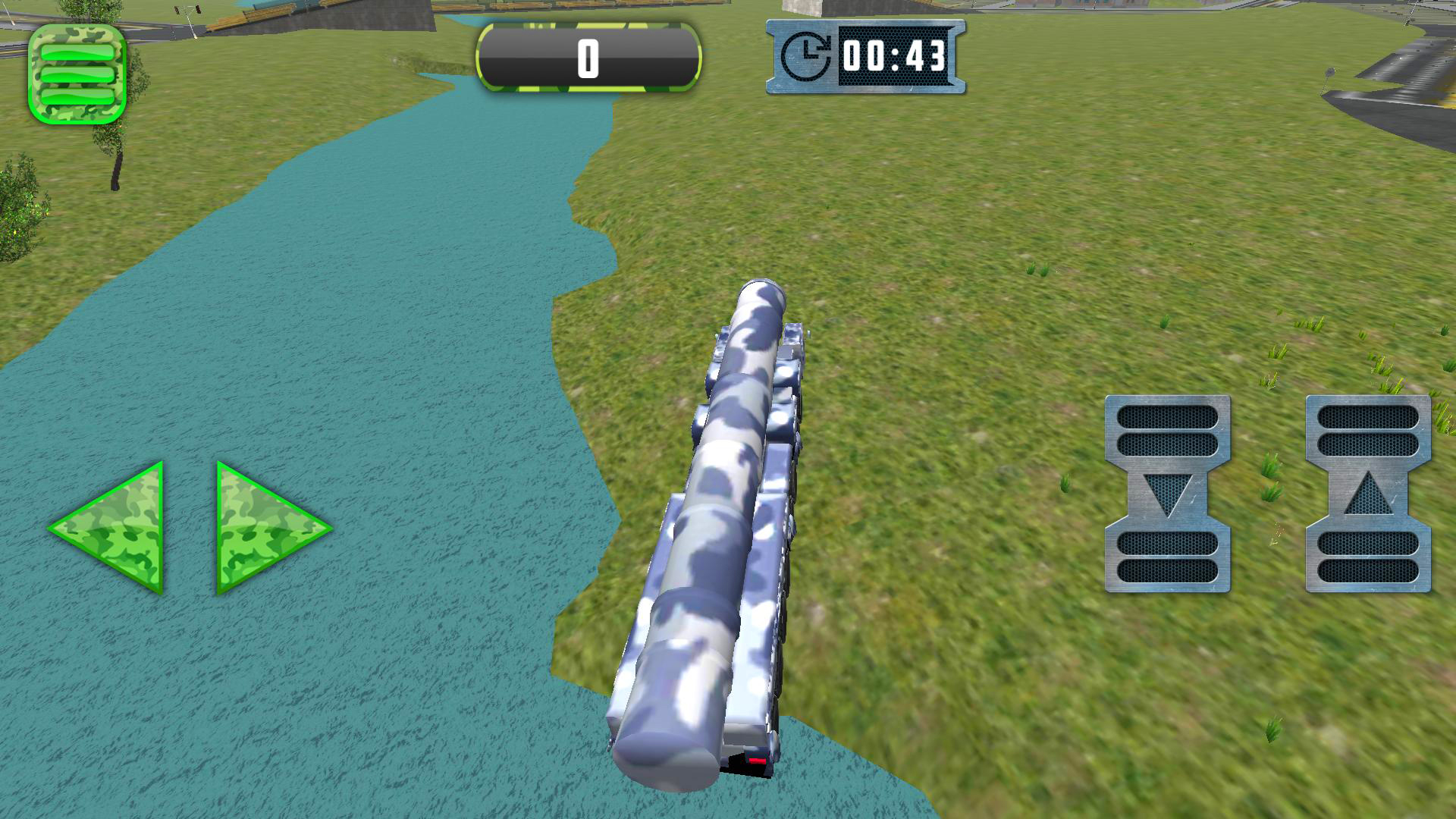1456x819 pixels.
Task: Click the green score progress bar frame
Action: click(x=589, y=57)
